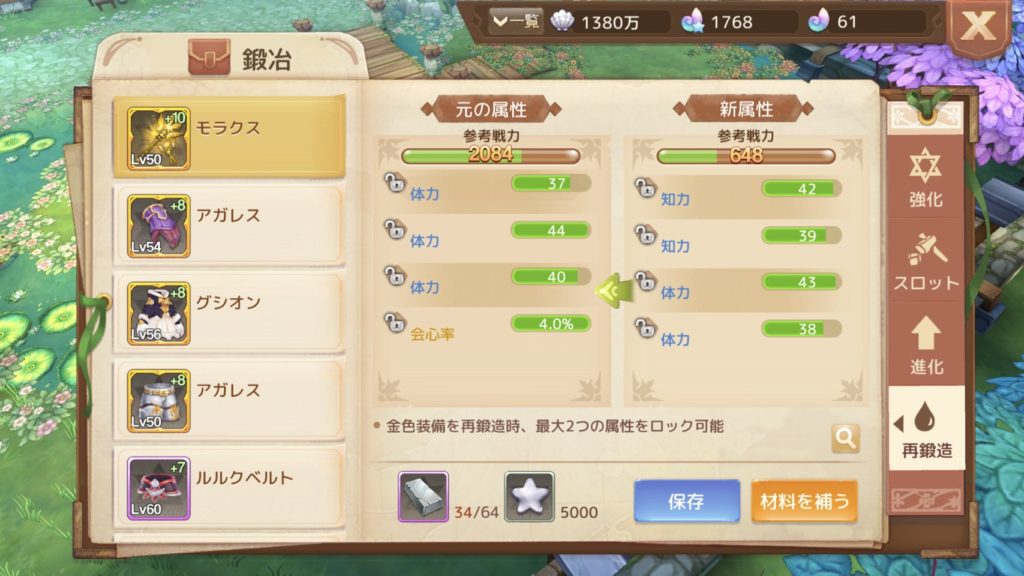
Task: Select the モラクス Lv50 equipment row
Action: click(228, 135)
